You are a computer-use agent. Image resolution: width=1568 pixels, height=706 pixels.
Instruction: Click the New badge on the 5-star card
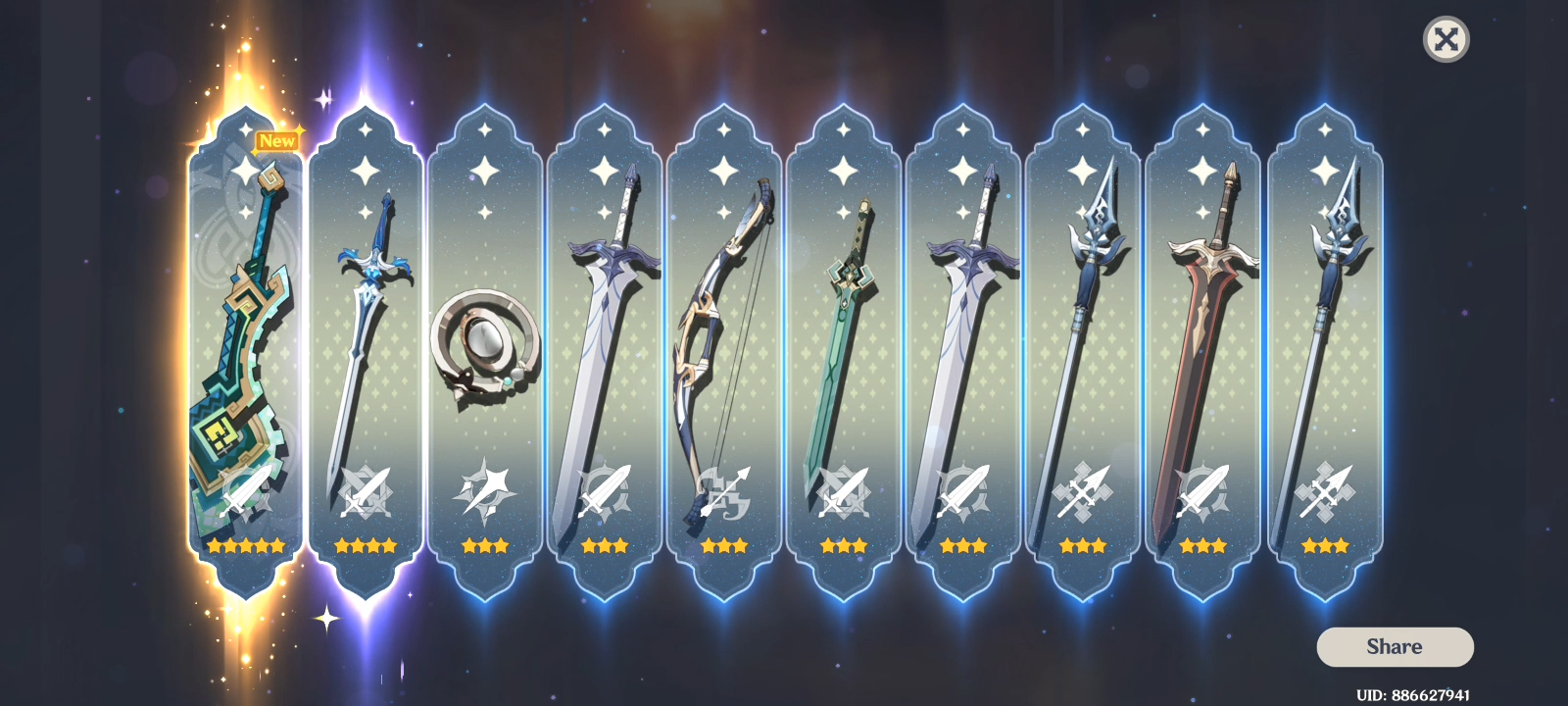[277, 140]
